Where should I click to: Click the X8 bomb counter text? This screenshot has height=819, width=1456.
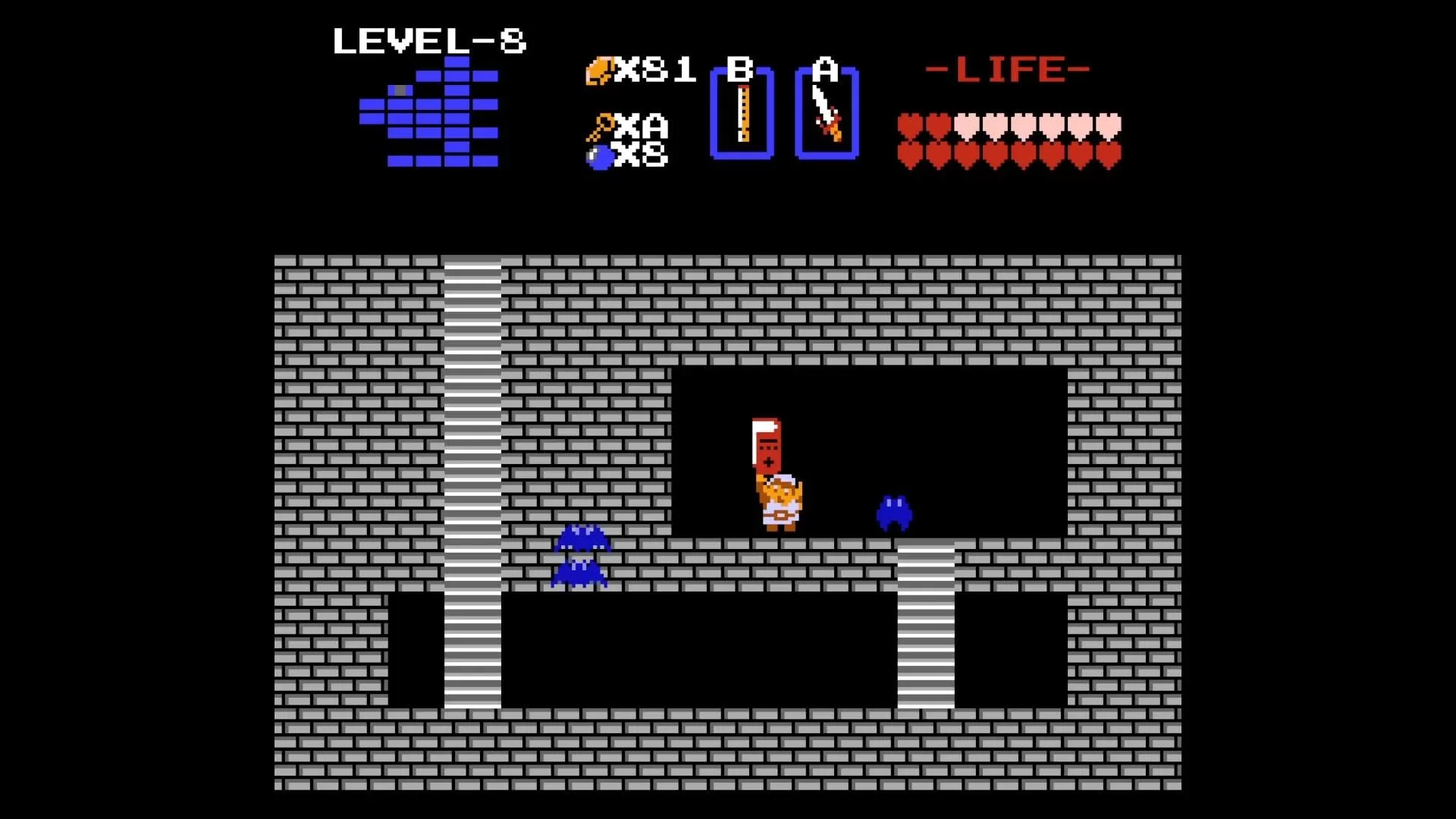pos(641,155)
